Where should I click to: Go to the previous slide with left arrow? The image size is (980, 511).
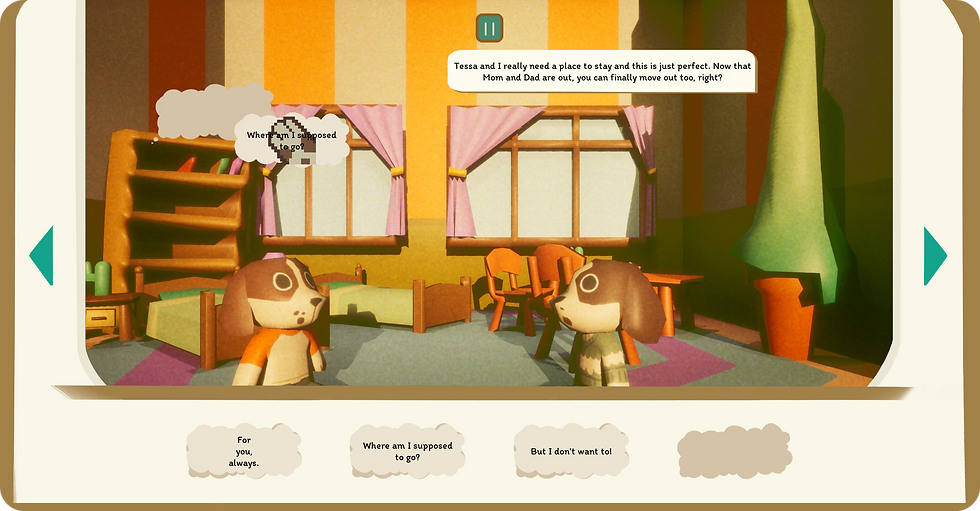(x=41, y=255)
